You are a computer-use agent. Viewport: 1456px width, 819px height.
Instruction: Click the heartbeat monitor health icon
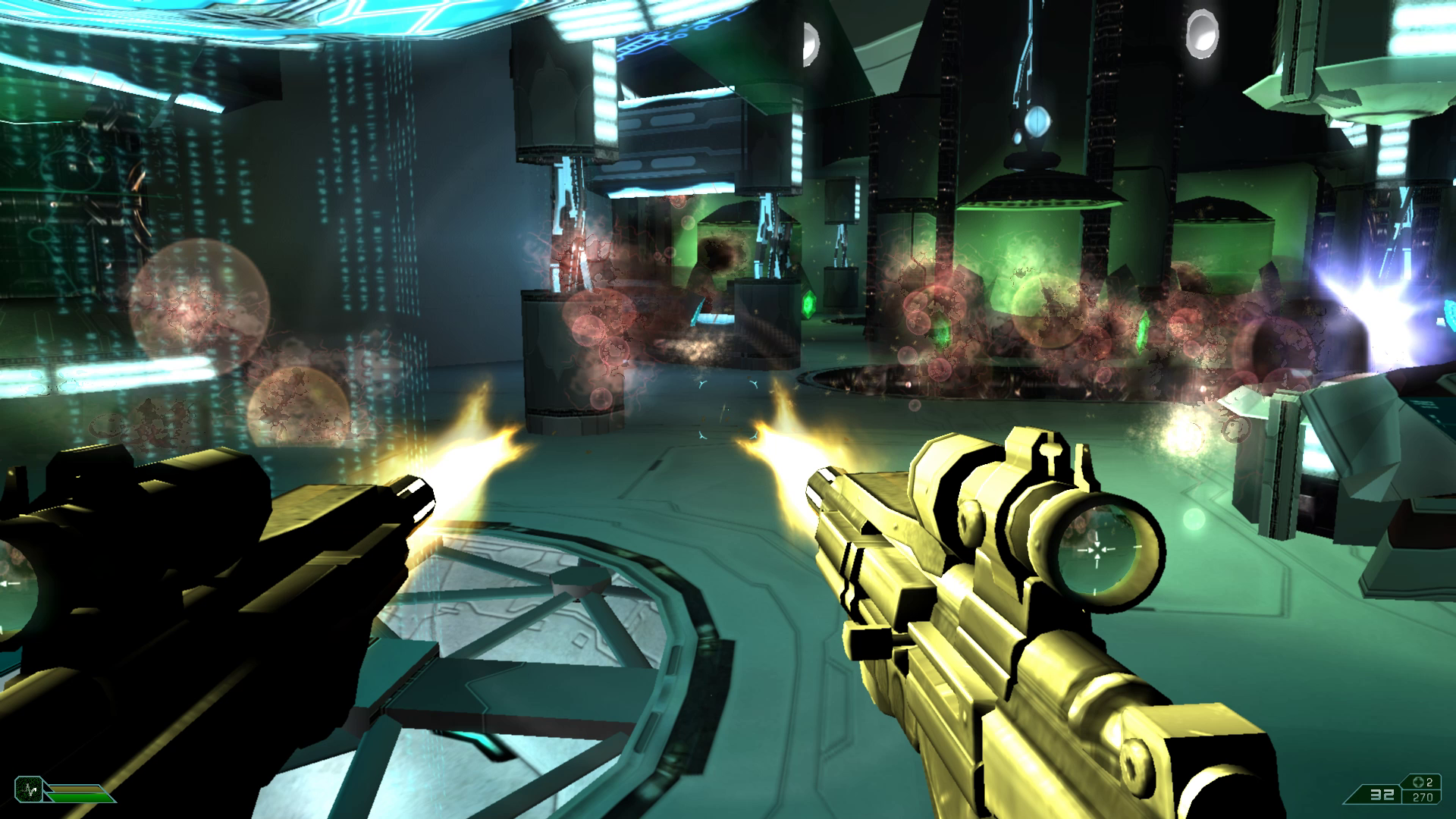tap(29, 789)
